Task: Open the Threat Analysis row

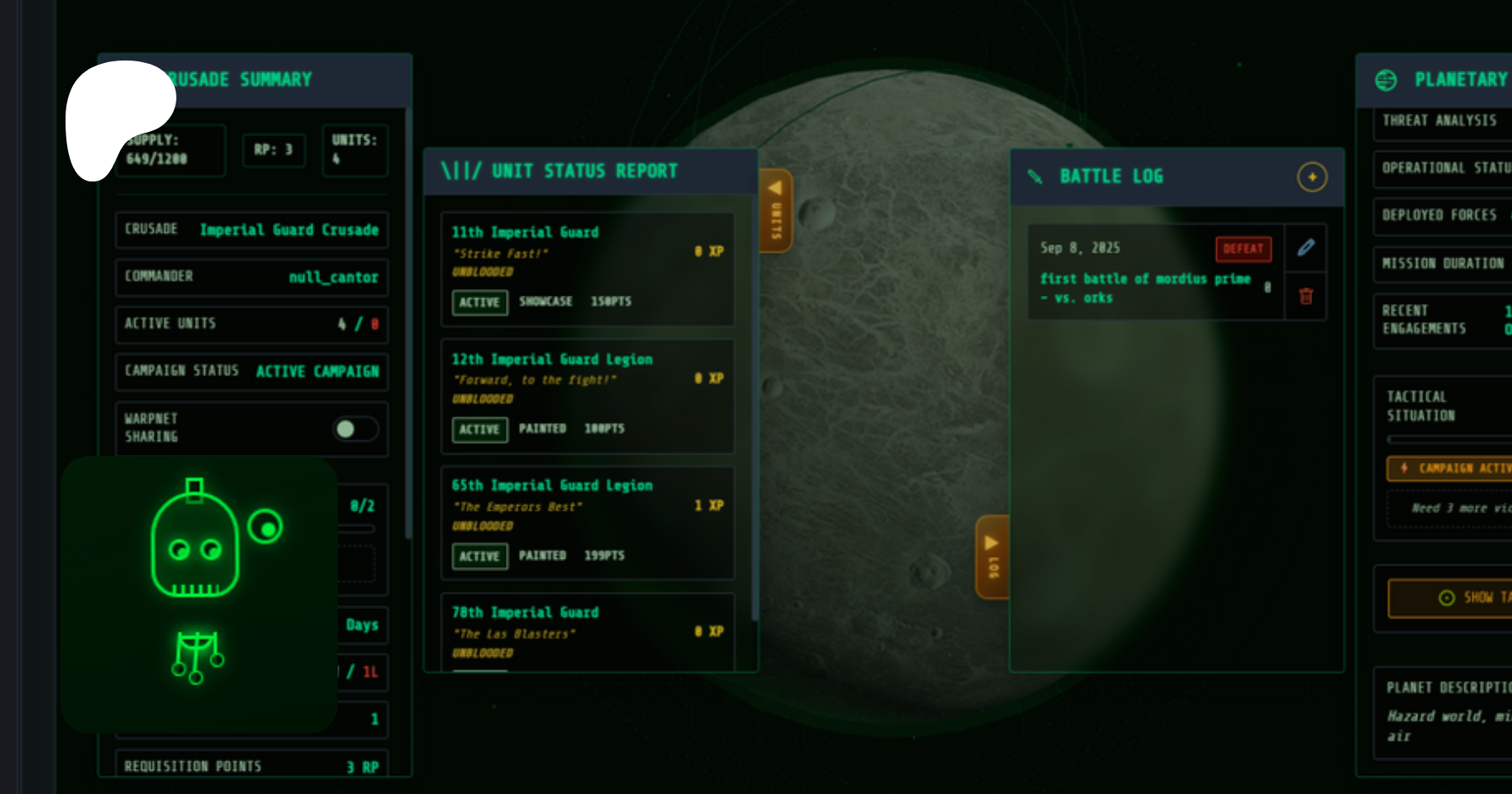Action: 1440,121
